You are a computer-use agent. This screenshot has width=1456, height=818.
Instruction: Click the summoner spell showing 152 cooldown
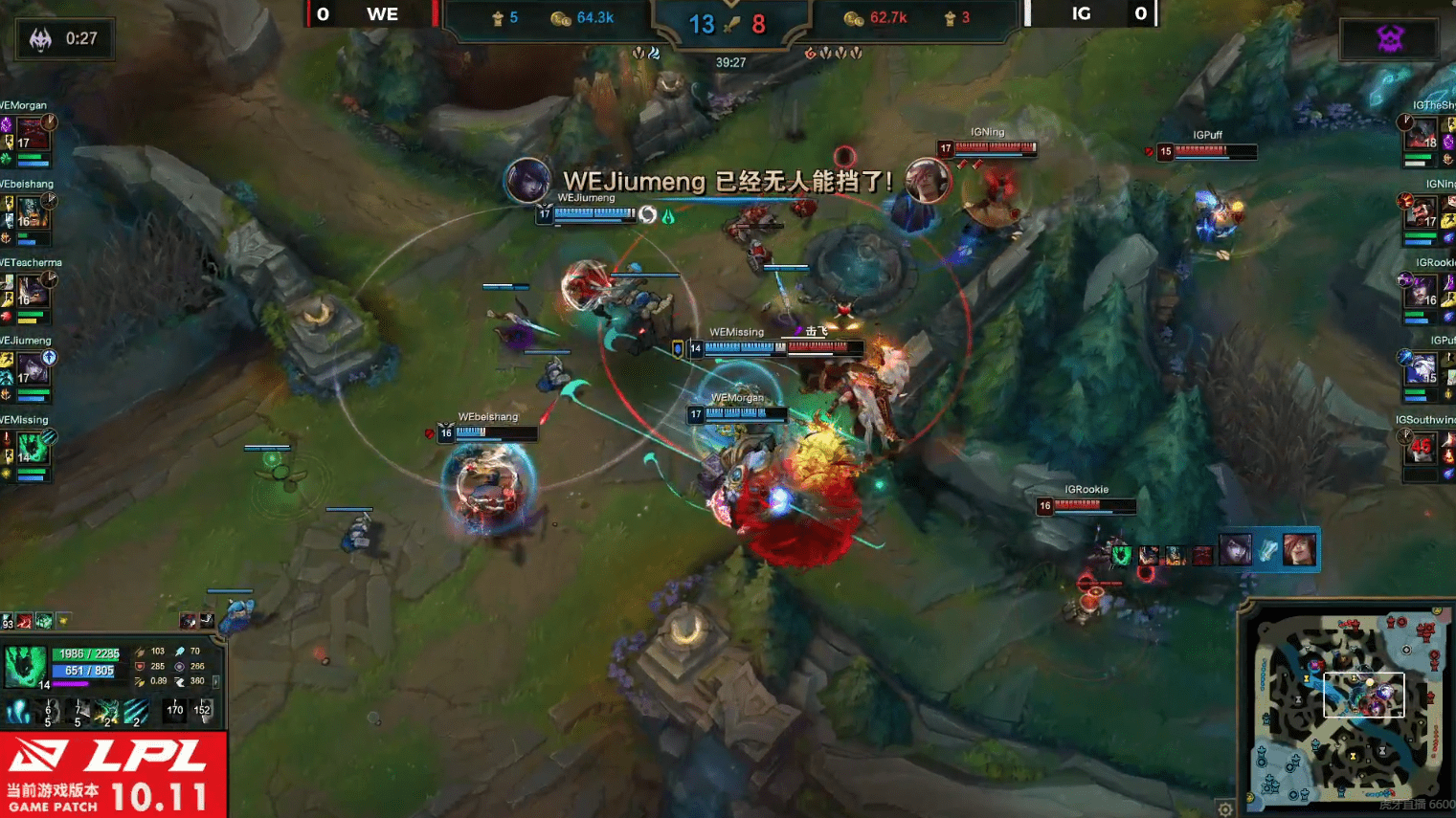pyautogui.click(x=202, y=711)
